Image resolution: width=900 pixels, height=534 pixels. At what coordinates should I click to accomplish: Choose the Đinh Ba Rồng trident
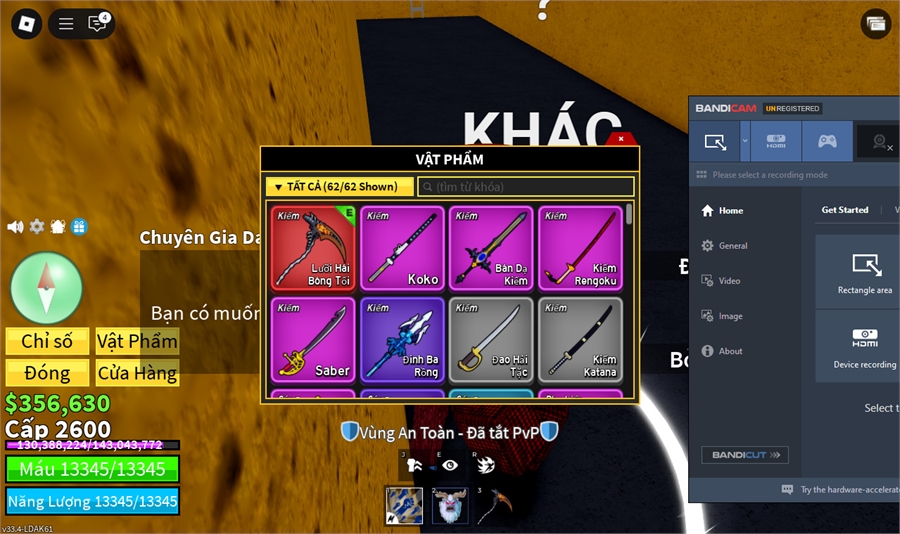(x=402, y=339)
